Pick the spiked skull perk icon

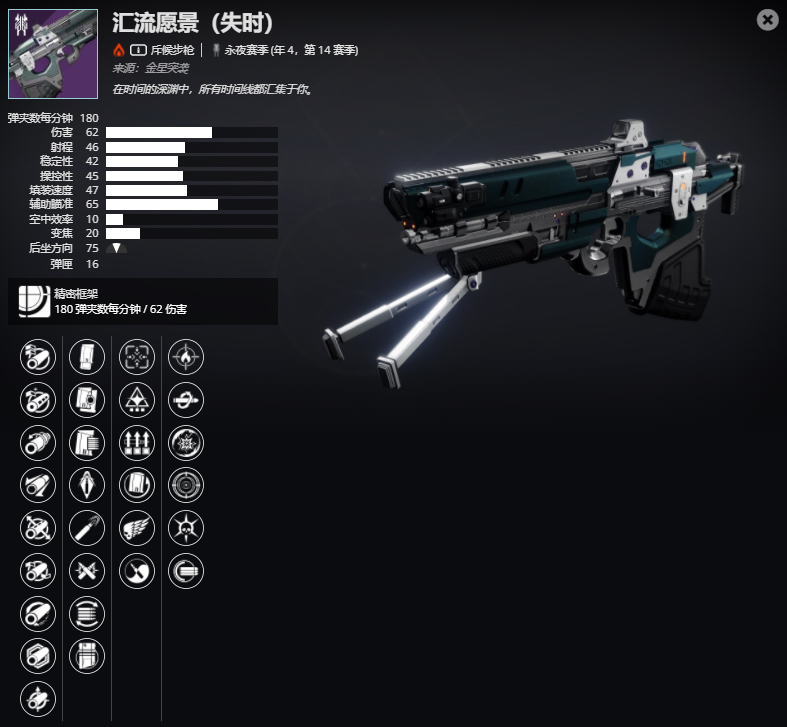[186, 527]
